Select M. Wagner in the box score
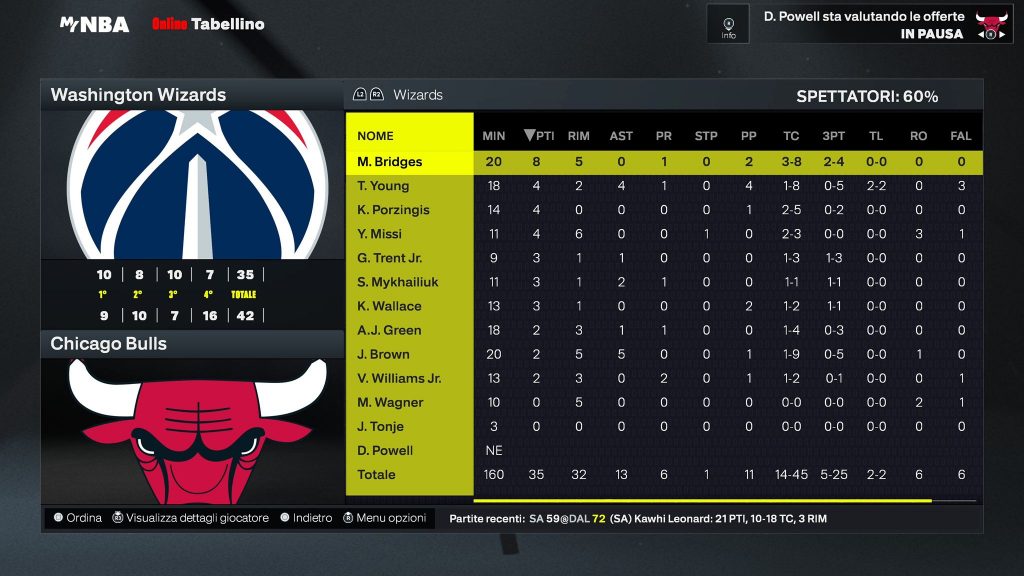 point(390,402)
